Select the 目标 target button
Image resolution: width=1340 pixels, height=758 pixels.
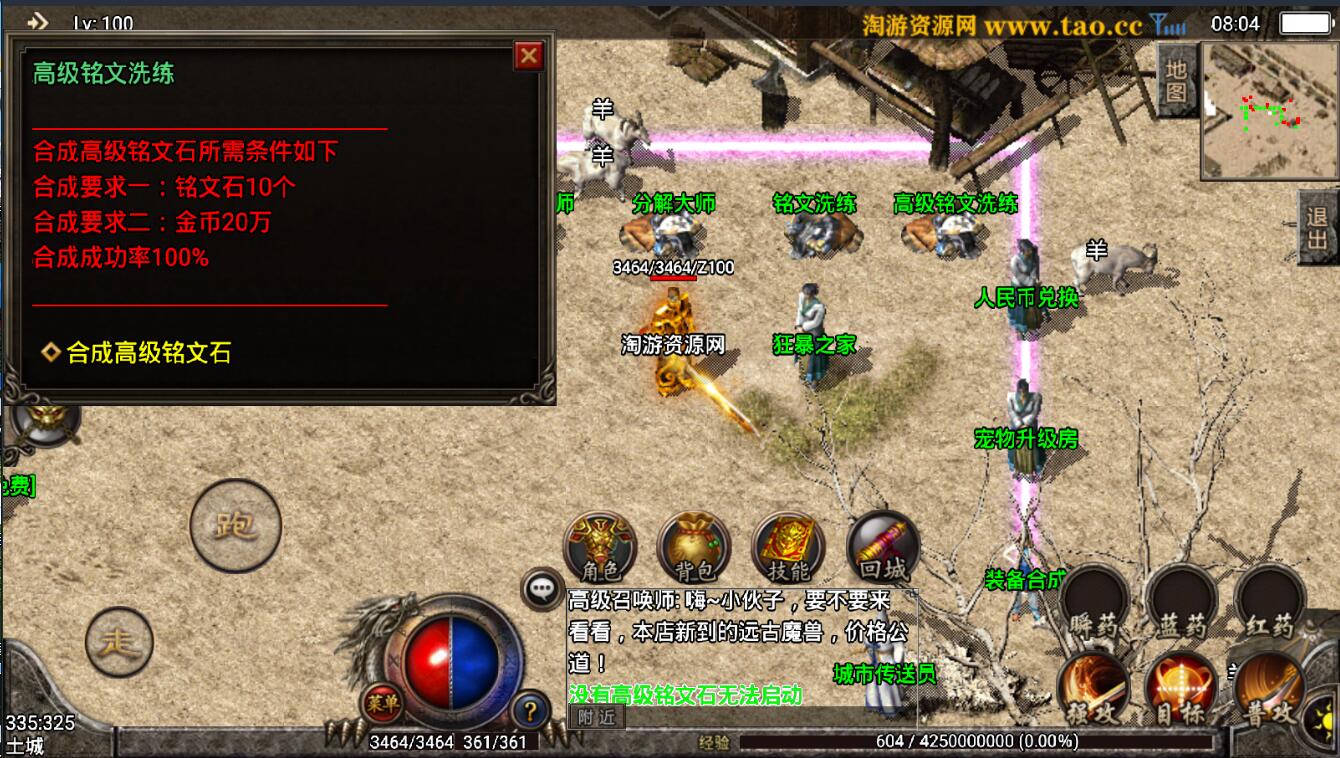pyautogui.click(x=1182, y=690)
